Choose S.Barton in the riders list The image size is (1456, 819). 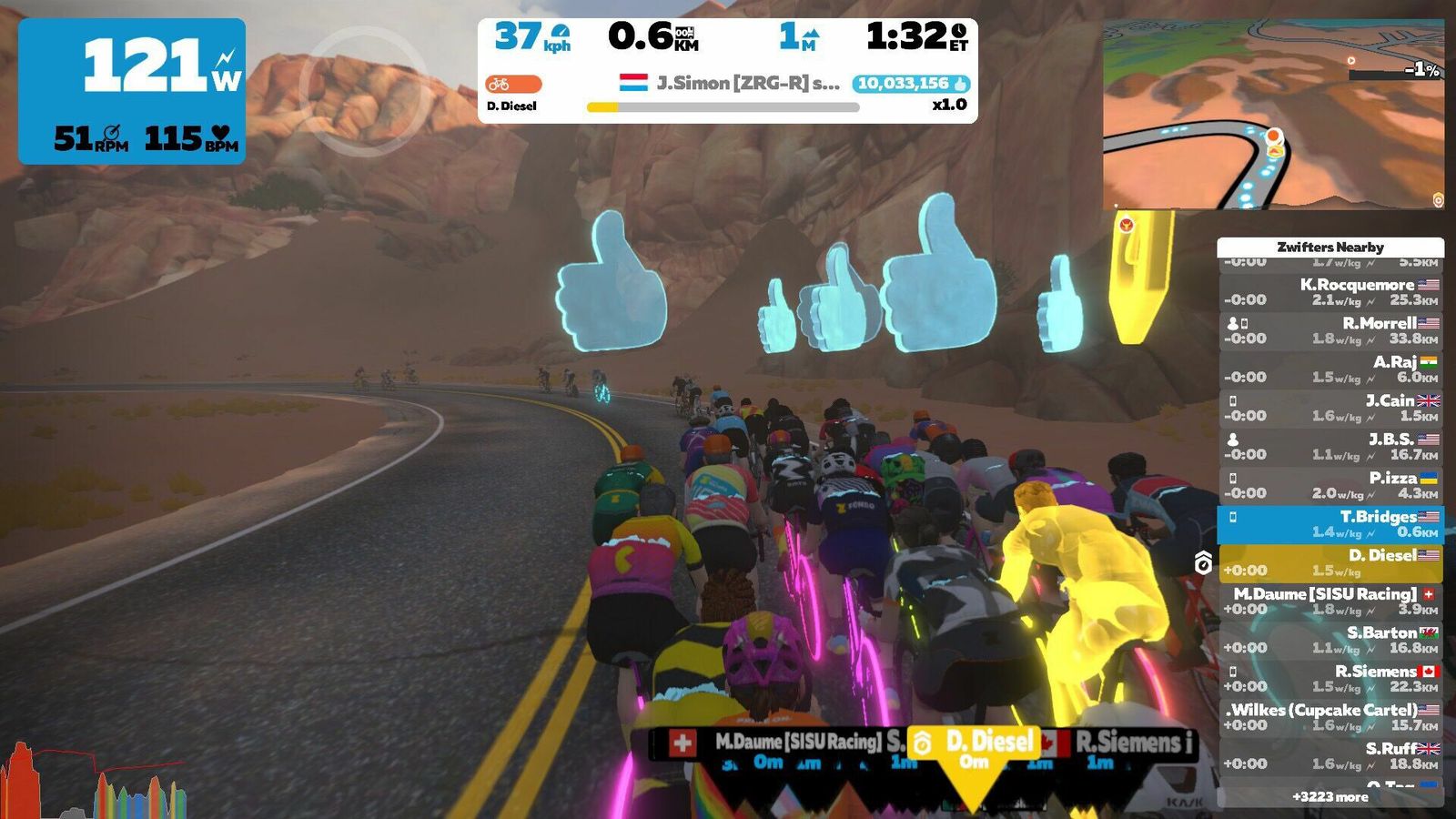pyautogui.click(x=1330, y=640)
